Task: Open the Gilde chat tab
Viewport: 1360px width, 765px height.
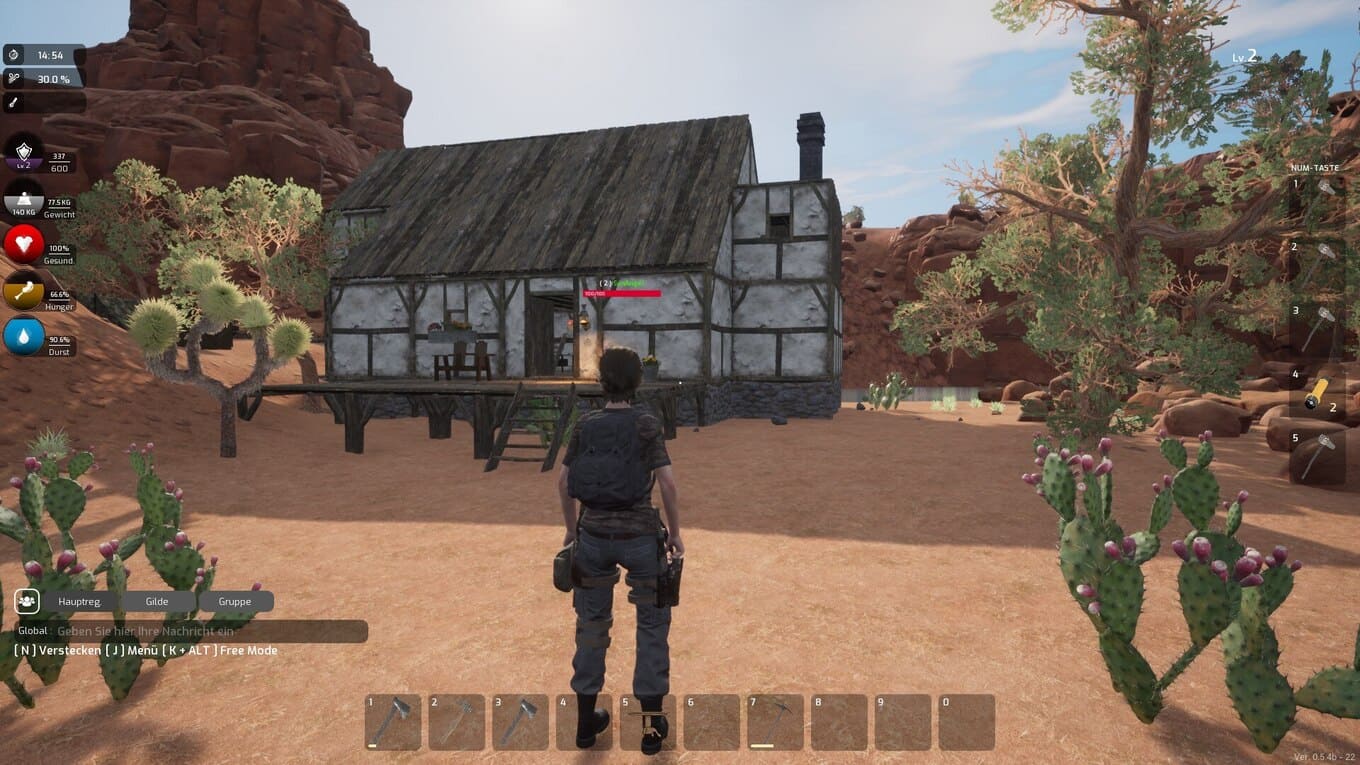Action: (157, 602)
